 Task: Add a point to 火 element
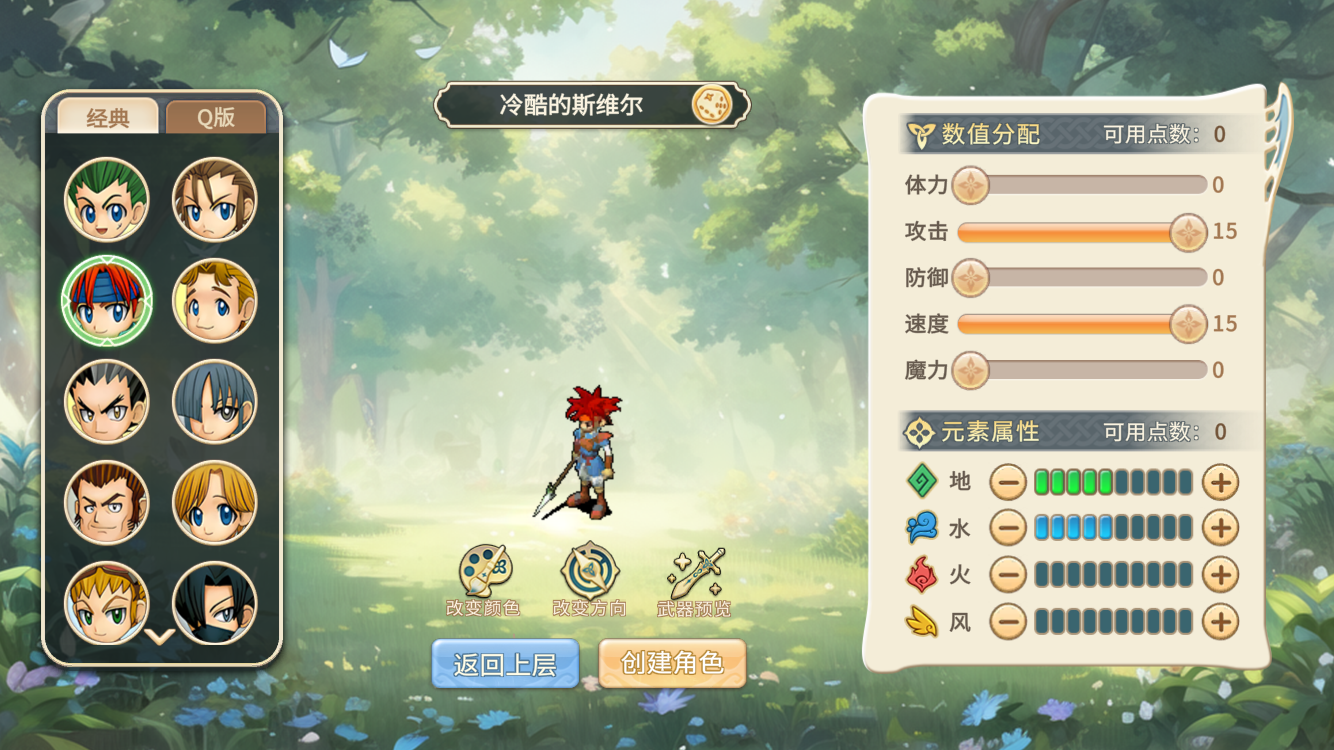tap(1220, 574)
